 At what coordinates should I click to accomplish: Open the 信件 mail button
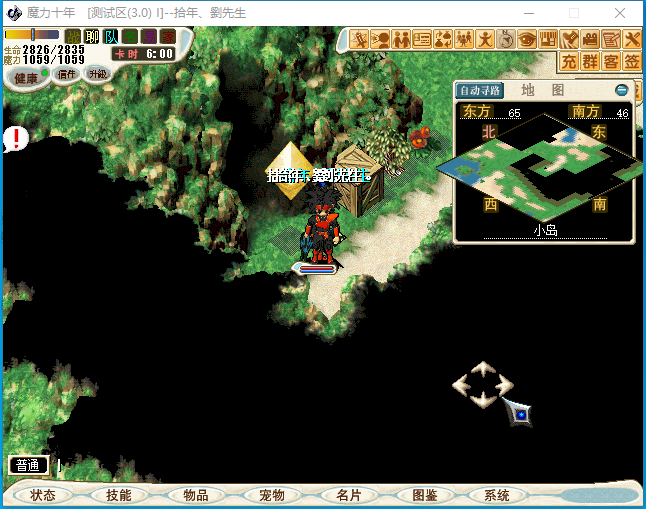[67, 75]
